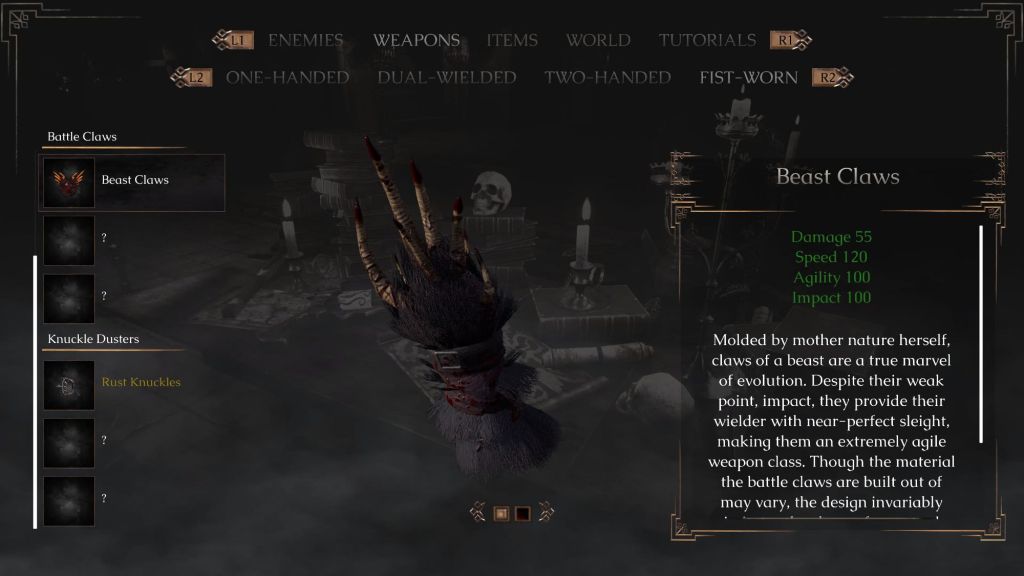Open the Tutorials tab
1024x576 pixels.
coord(707,41)
